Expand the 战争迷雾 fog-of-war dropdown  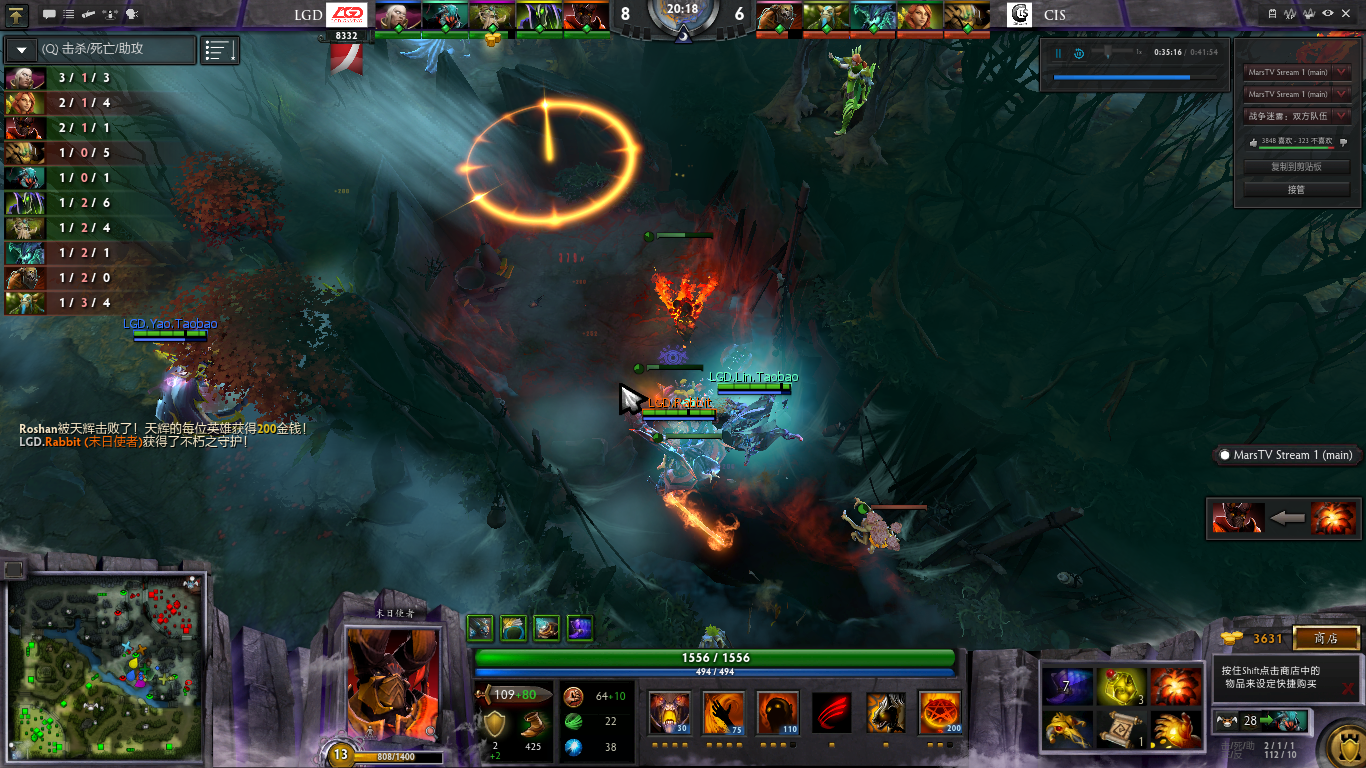coord(1342,116)
